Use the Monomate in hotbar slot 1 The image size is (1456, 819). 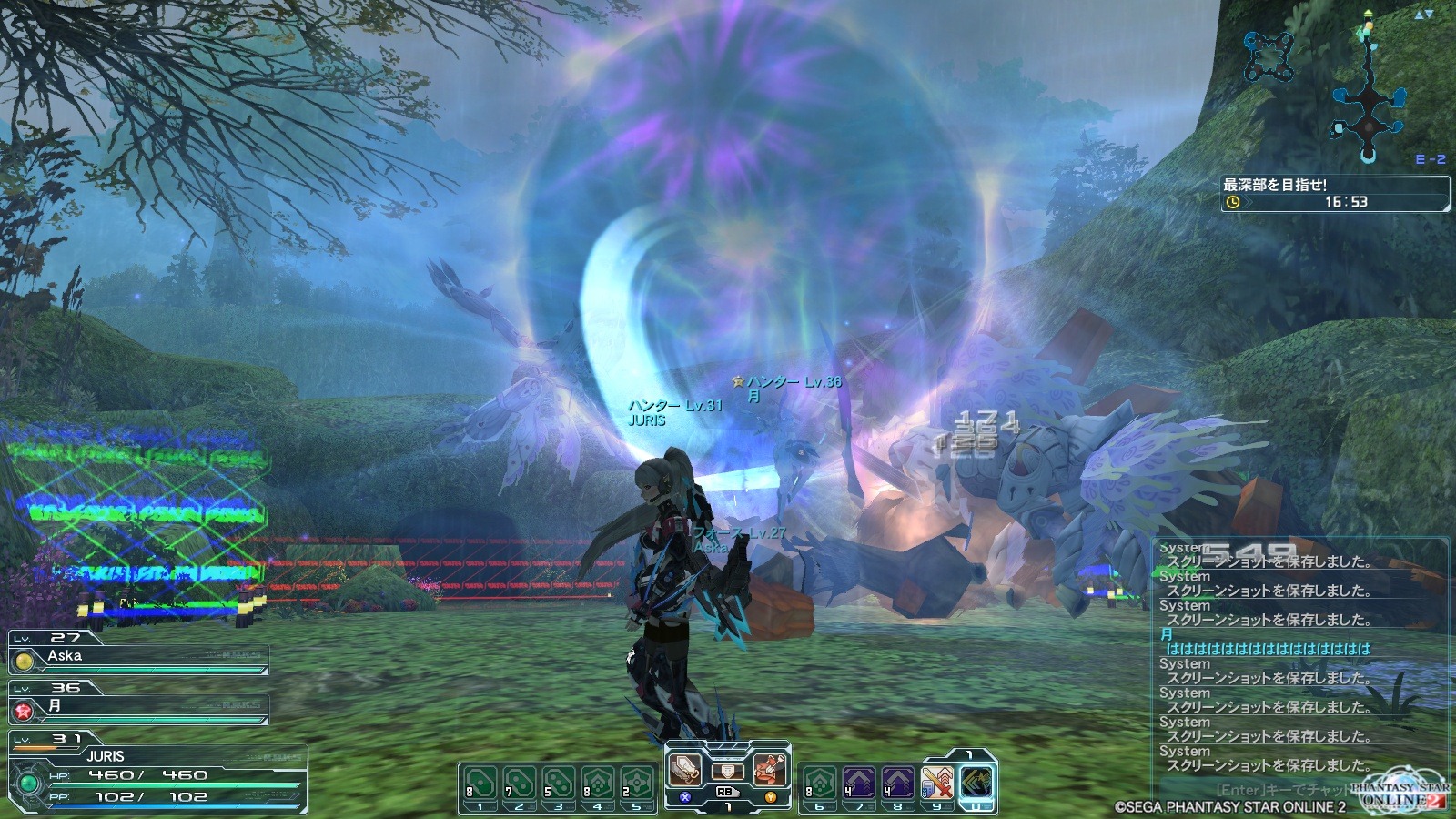[480, 784]
